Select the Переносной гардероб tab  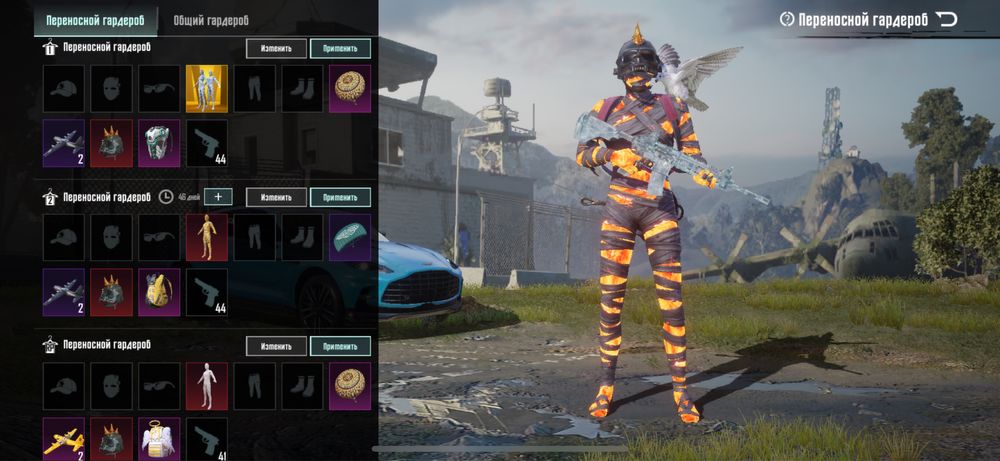pyautogui.click(x=94, y=19)
